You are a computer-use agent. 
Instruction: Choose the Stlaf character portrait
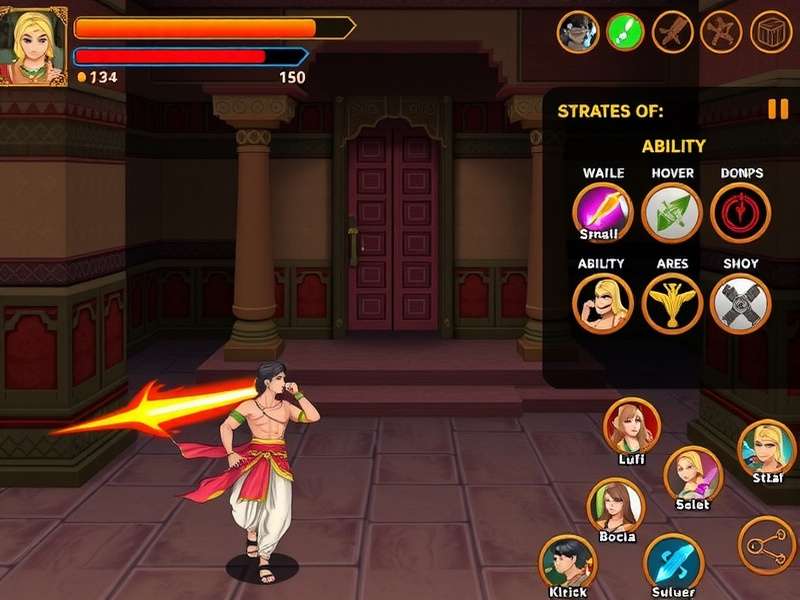(x=767, y=450)
